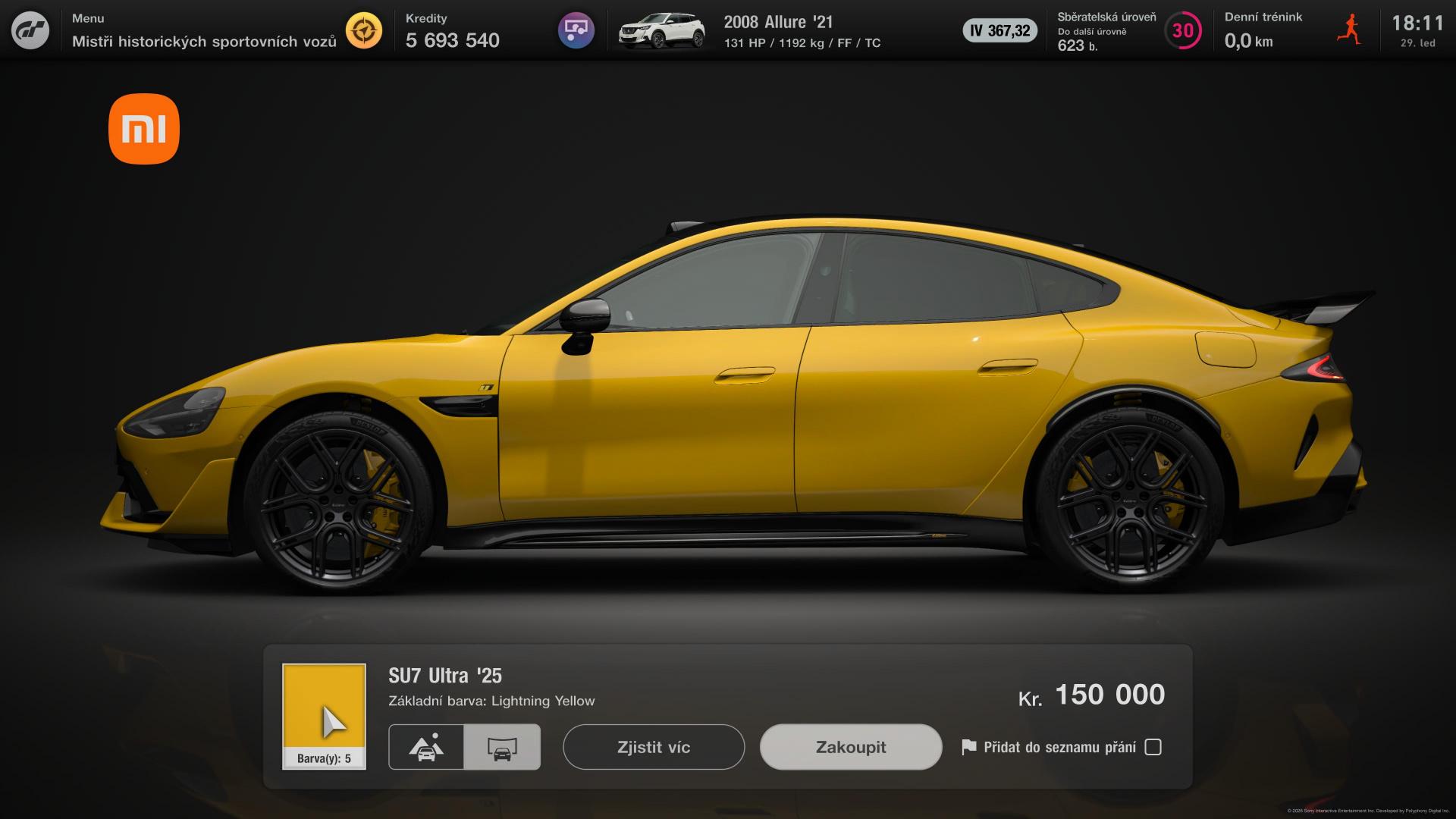This screenshot has width=1456, height=819.
Task: Click the Xiaomi brand logo
Action: [x=144, y=129]
